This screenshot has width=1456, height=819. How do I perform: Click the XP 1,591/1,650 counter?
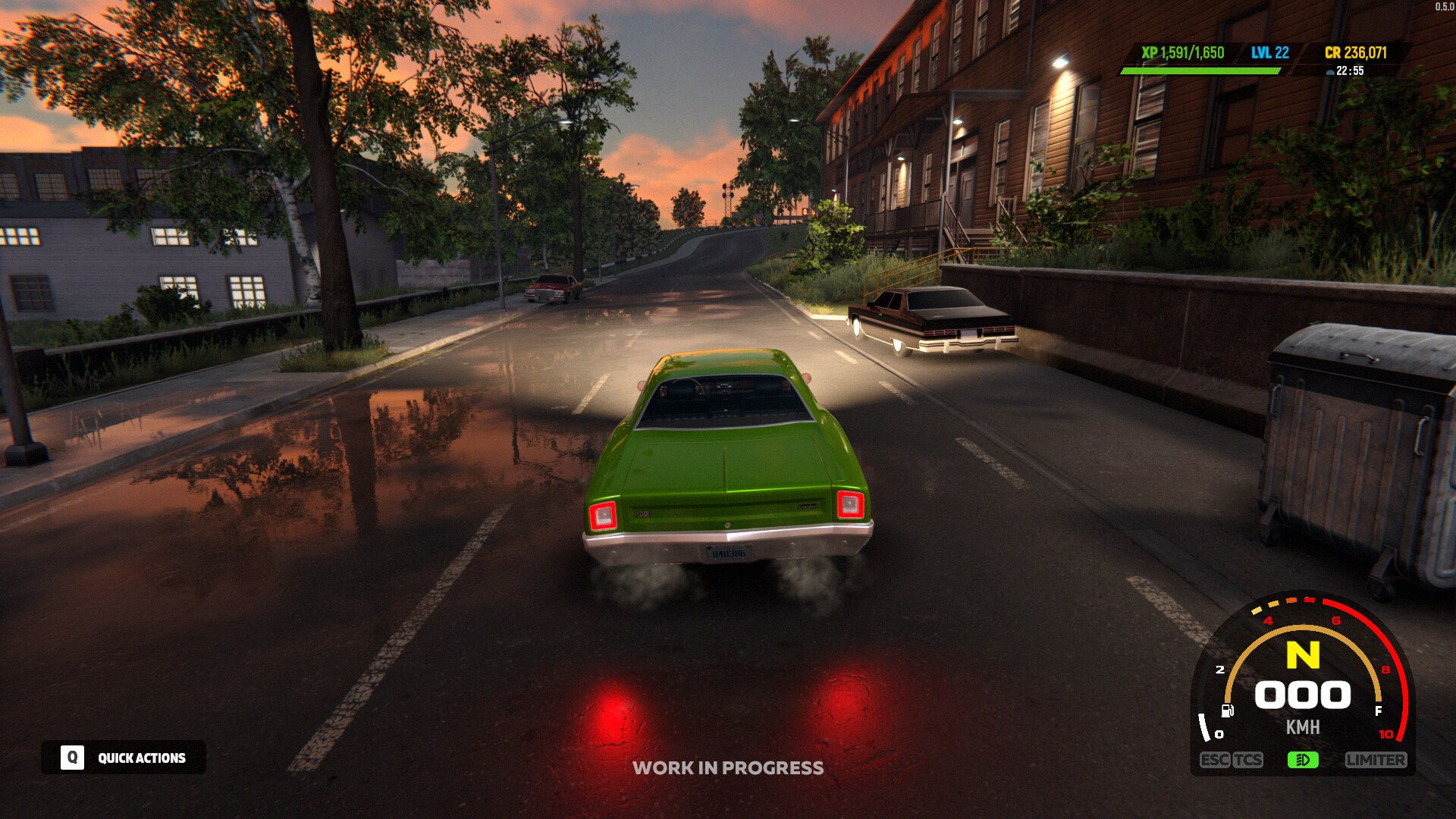pos(1185,54)
